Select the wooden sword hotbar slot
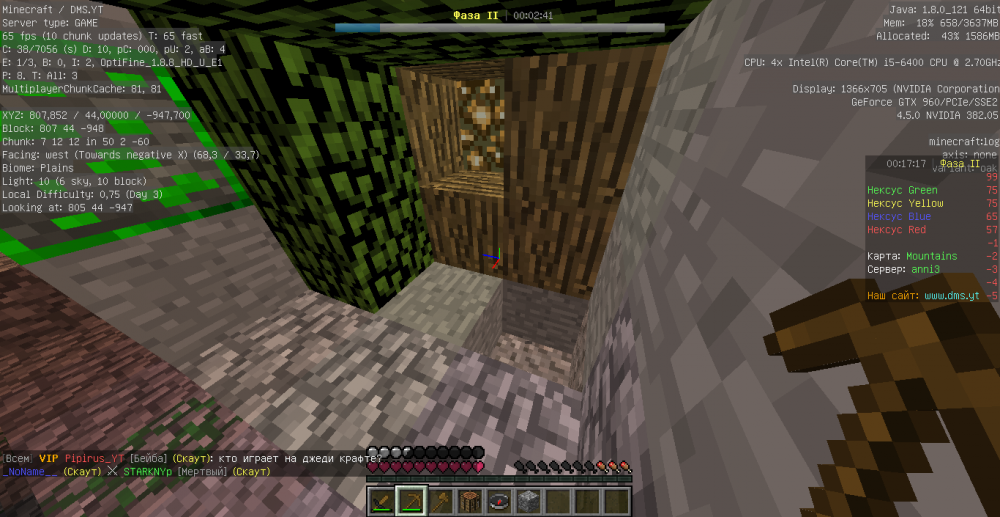The image size is (1000, 517). (383, 501)
